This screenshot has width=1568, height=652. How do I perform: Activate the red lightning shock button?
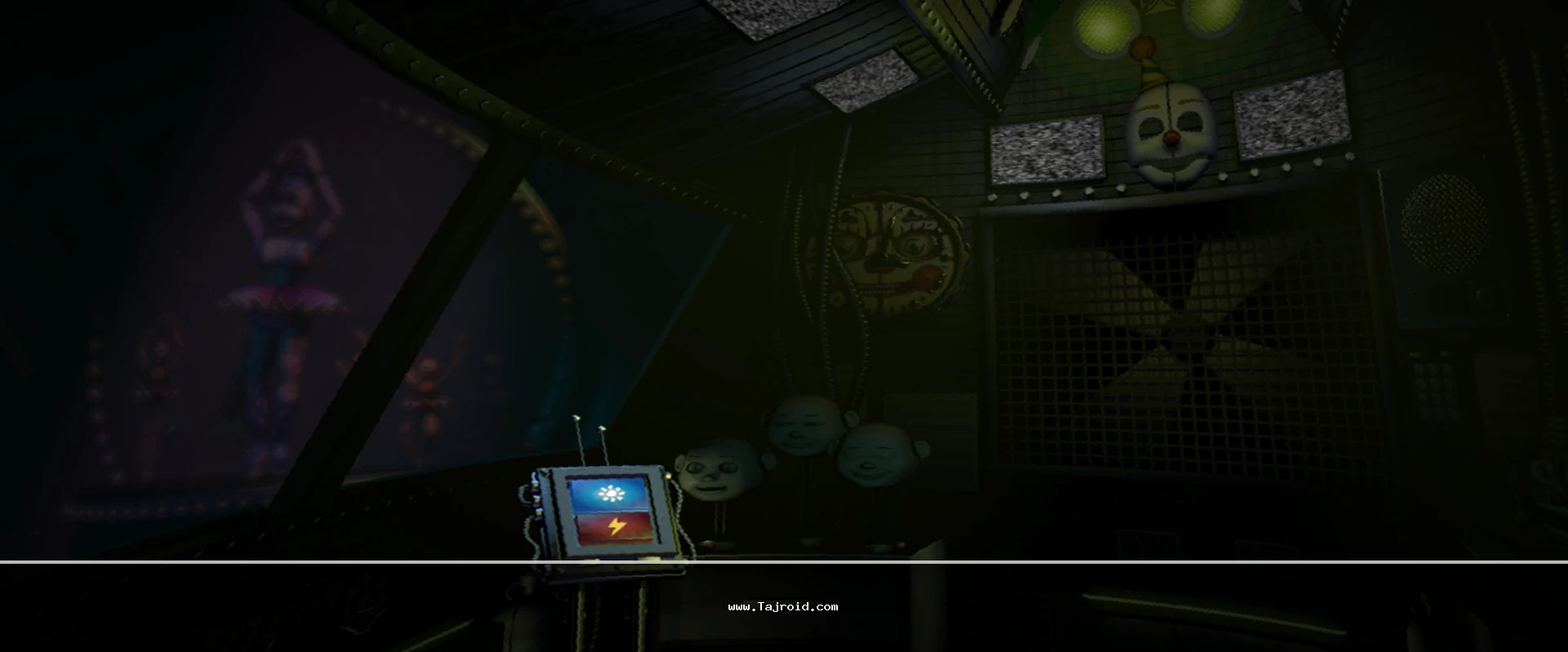pos(615,528)
